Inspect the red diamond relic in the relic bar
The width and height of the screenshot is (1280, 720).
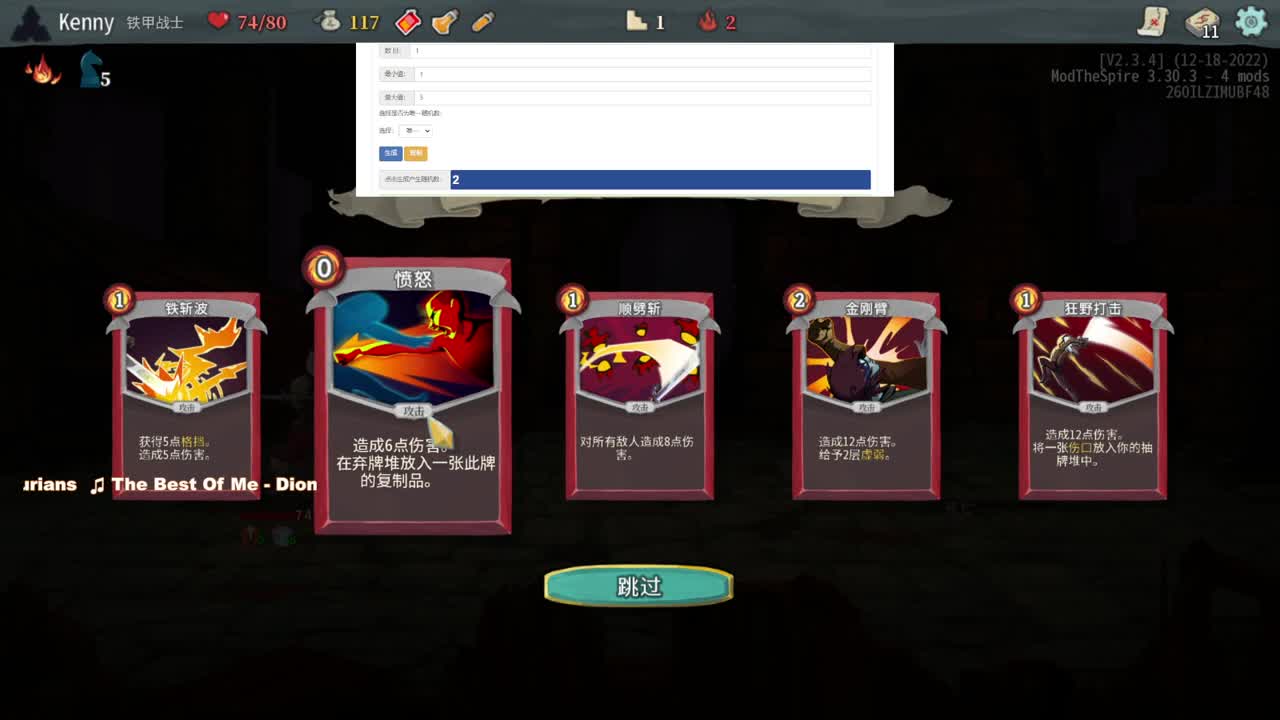[x=407, y=21]
